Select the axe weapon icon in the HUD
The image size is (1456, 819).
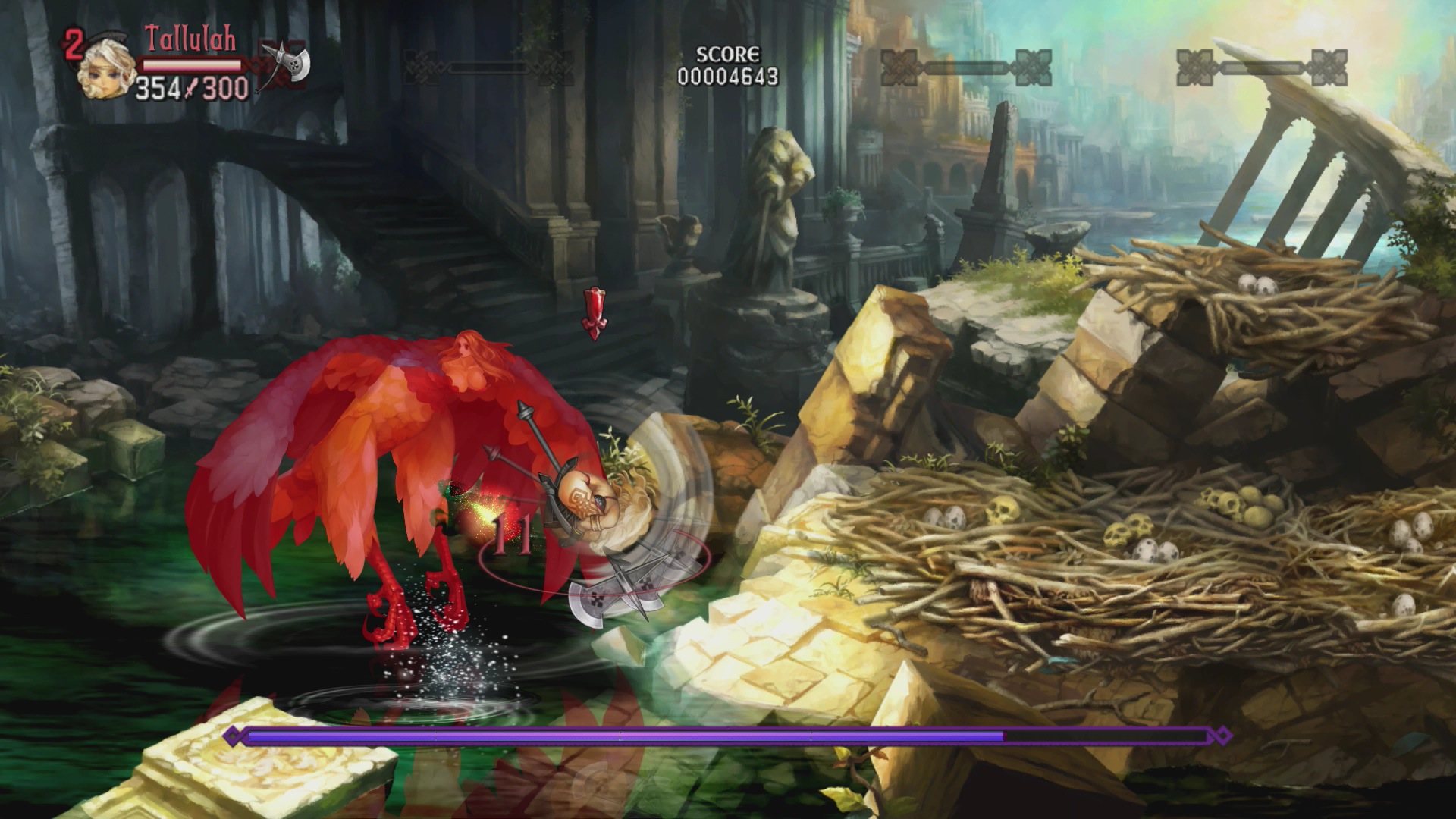tap(284, 63)
